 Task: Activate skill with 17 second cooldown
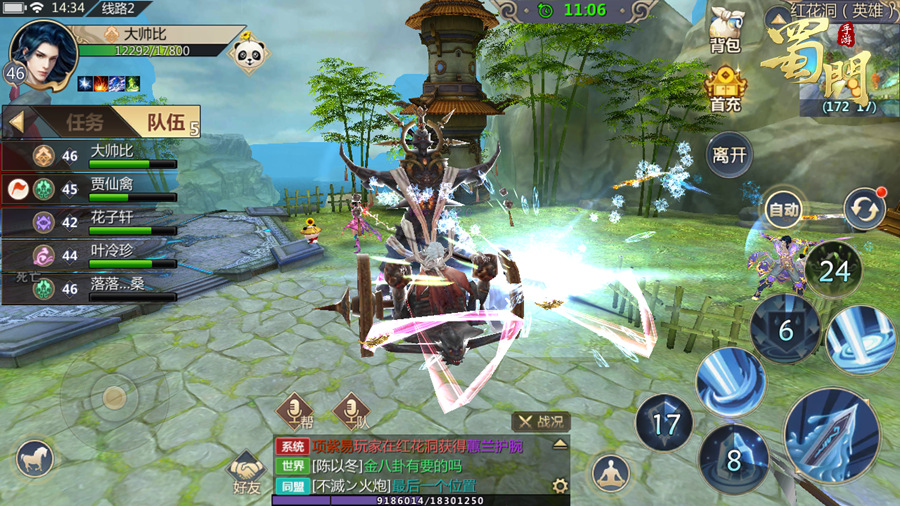pyautogui.click(x=665, y=423)
